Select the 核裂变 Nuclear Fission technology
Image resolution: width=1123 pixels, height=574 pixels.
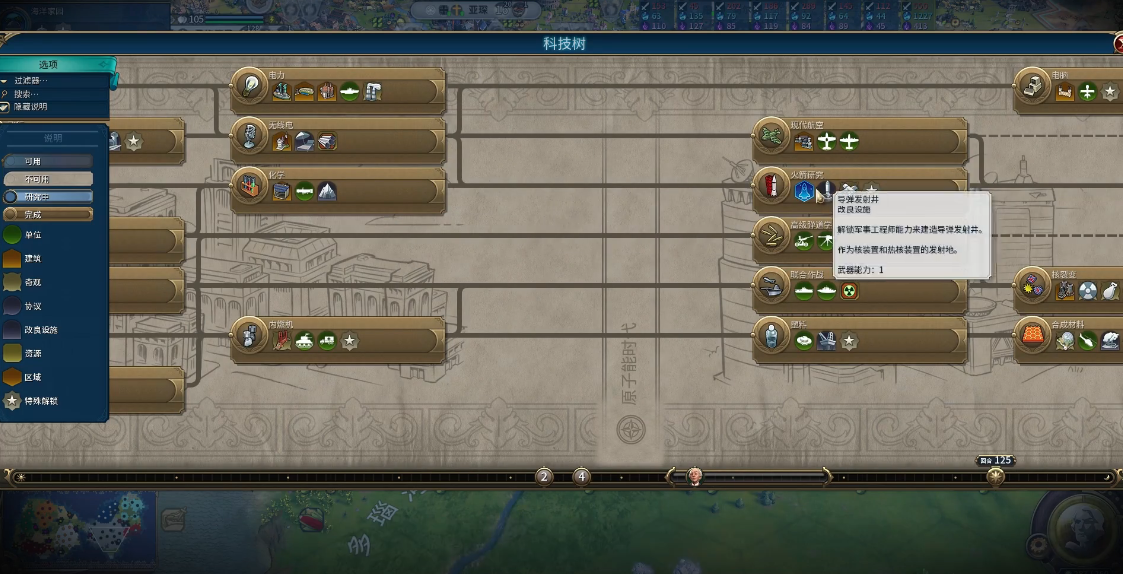[x=1033, y=287]
